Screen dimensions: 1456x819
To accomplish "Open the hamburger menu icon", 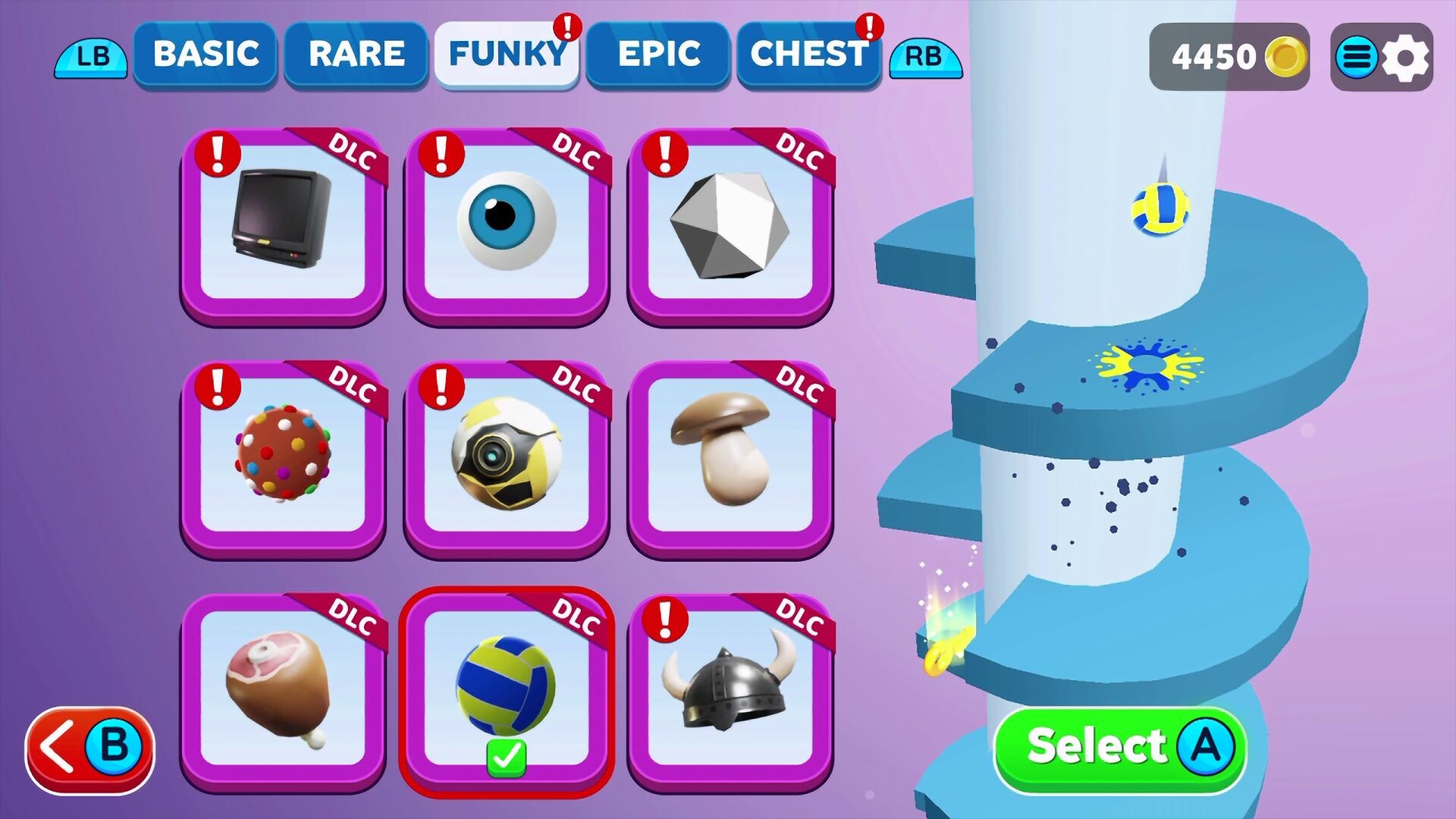I will click(x=1357, y=57).
